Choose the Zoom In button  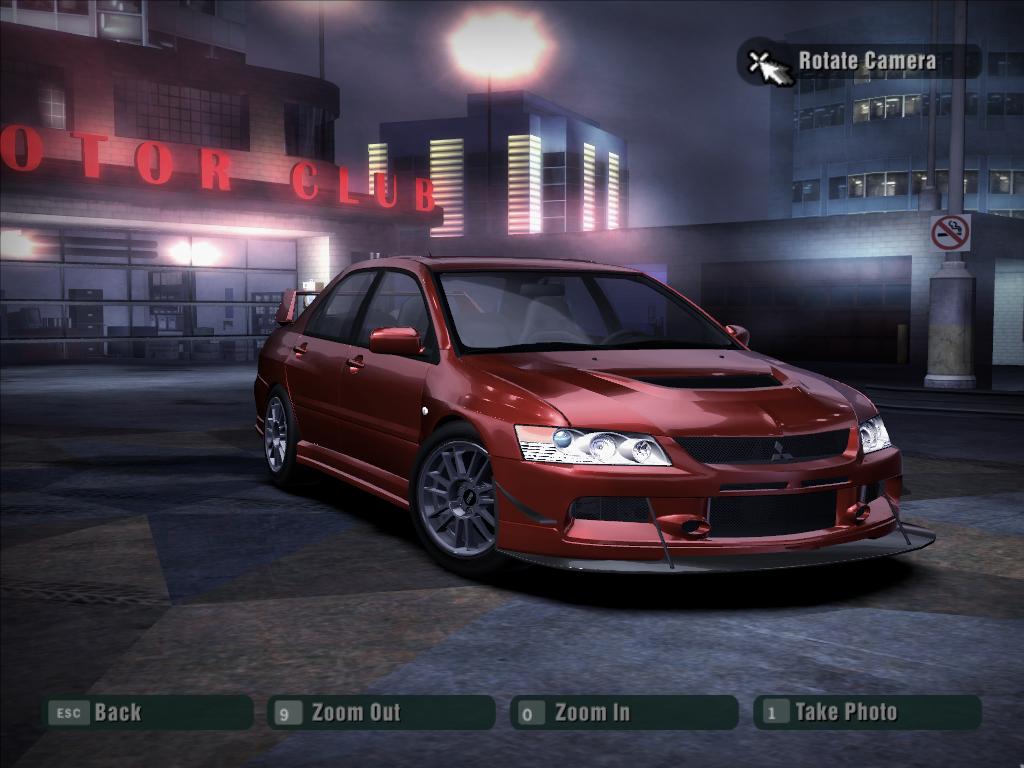point(623,712)
